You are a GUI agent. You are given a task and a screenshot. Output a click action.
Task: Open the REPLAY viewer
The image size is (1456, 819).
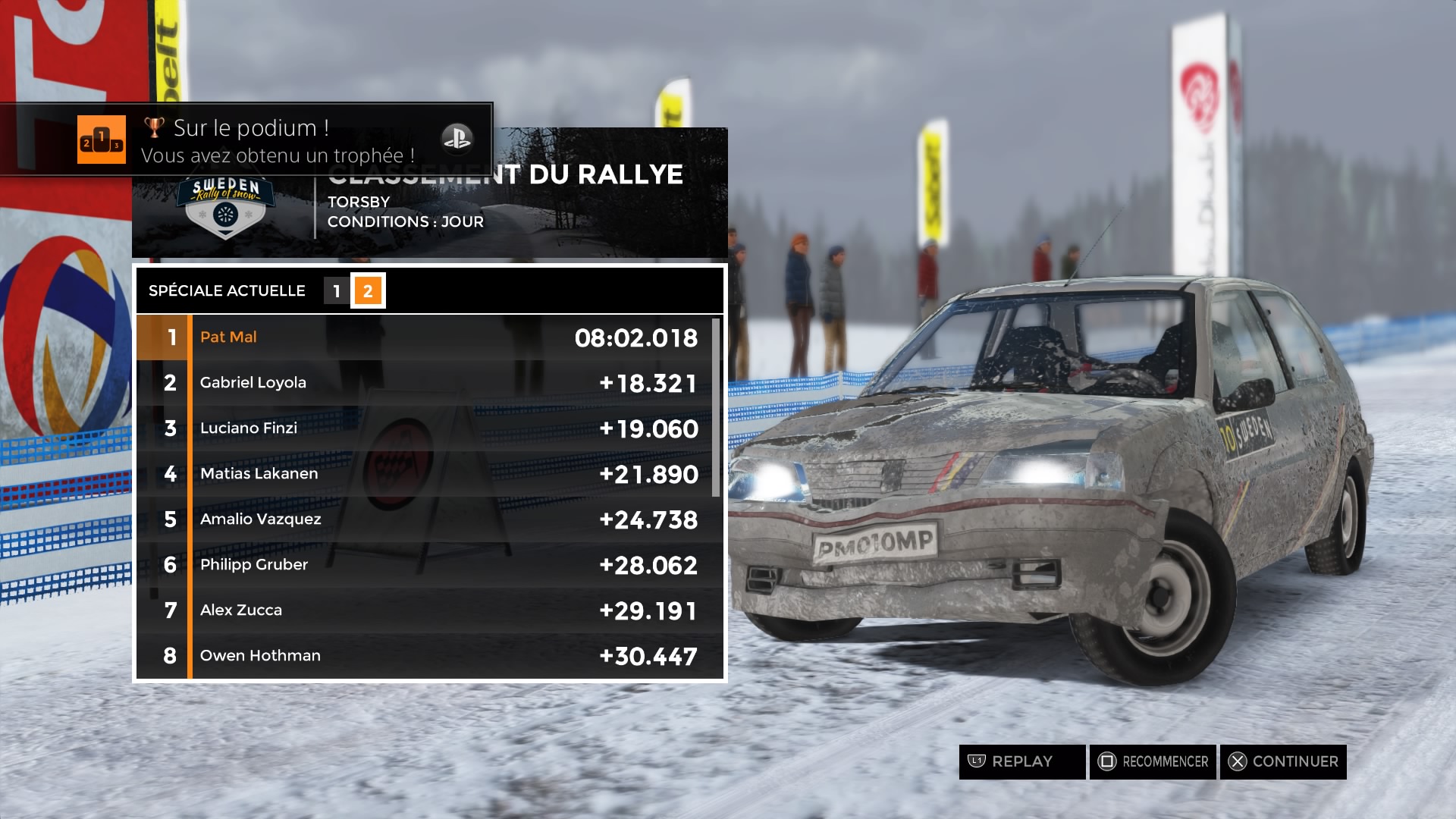coord(1021,761)
